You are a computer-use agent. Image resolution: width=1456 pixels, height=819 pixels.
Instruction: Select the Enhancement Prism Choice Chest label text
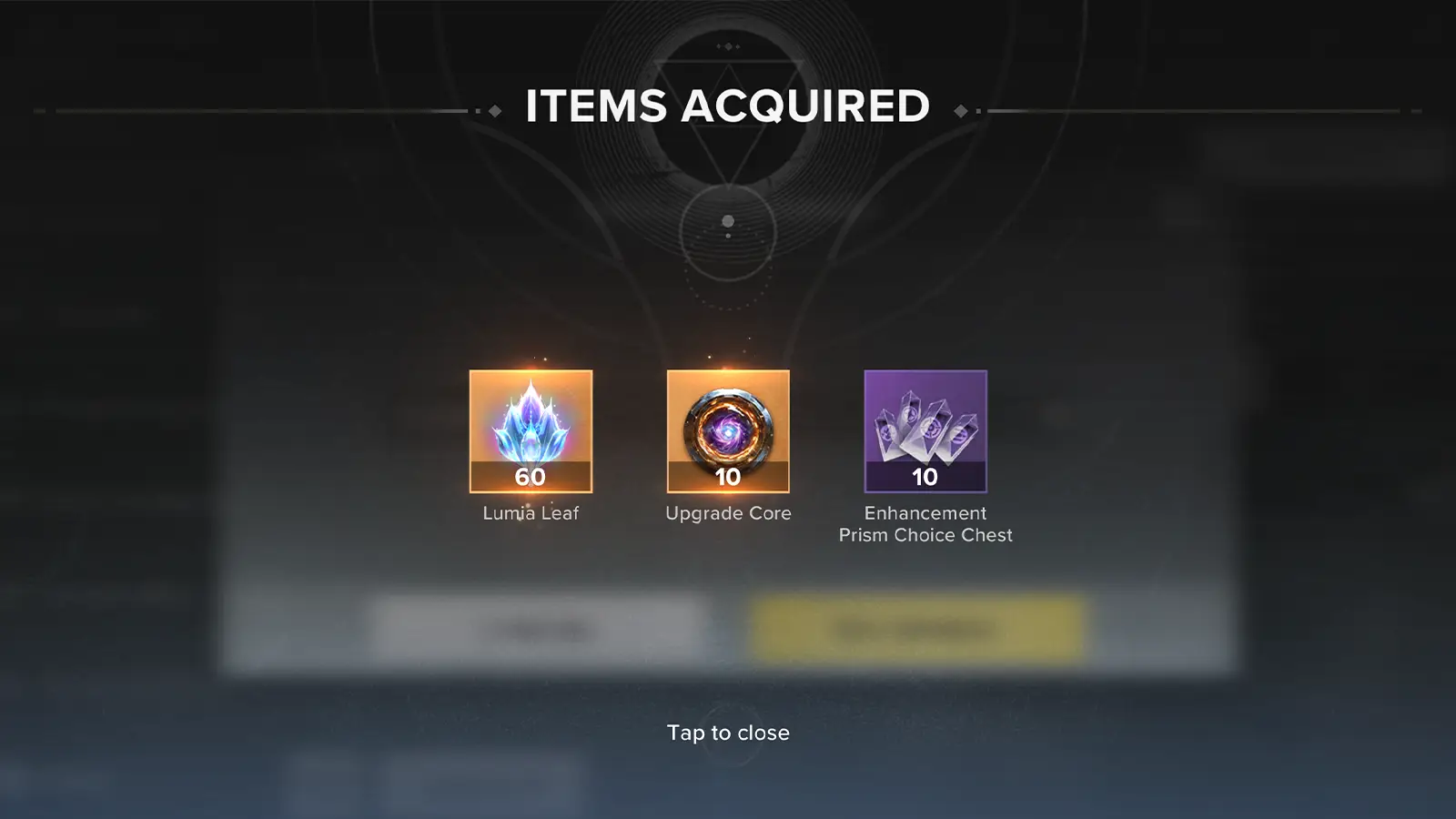point(925,523)
